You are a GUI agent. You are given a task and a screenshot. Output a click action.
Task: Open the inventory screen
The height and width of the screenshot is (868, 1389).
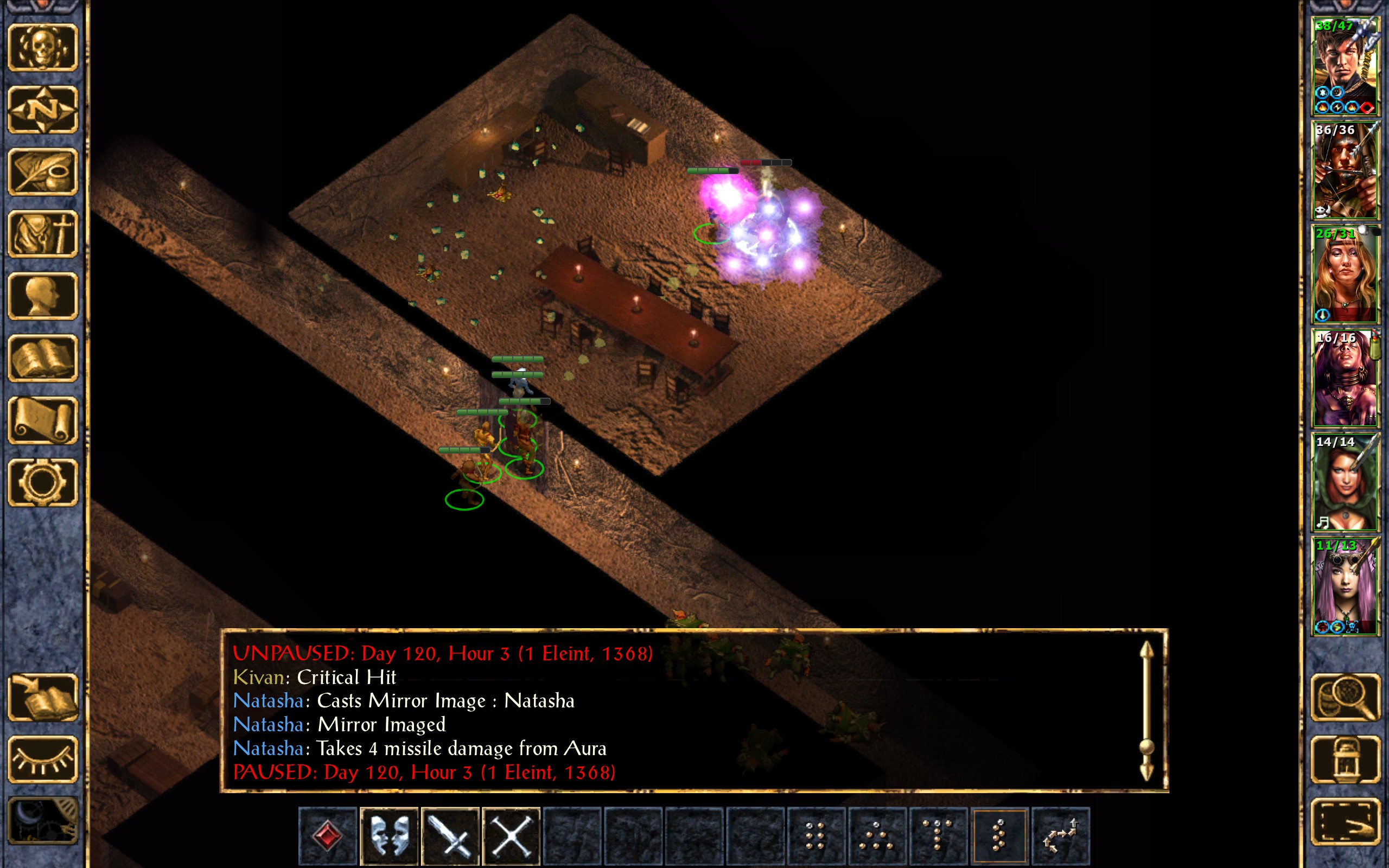click(x=42, y=234)
